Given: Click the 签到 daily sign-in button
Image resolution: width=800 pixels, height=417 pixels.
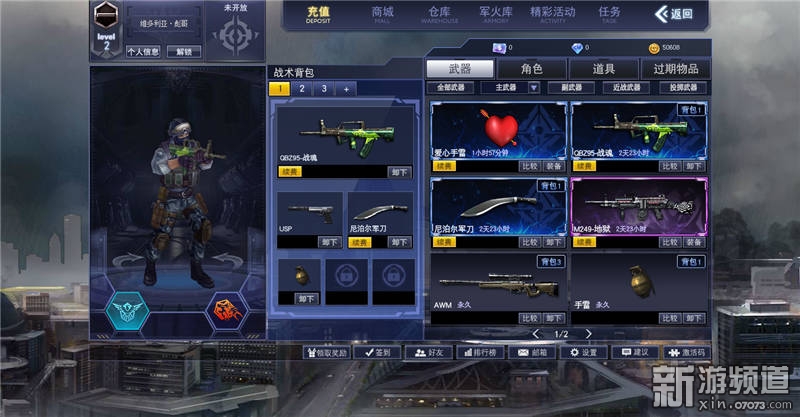Looking at the screenshot, I should (378, 352).
